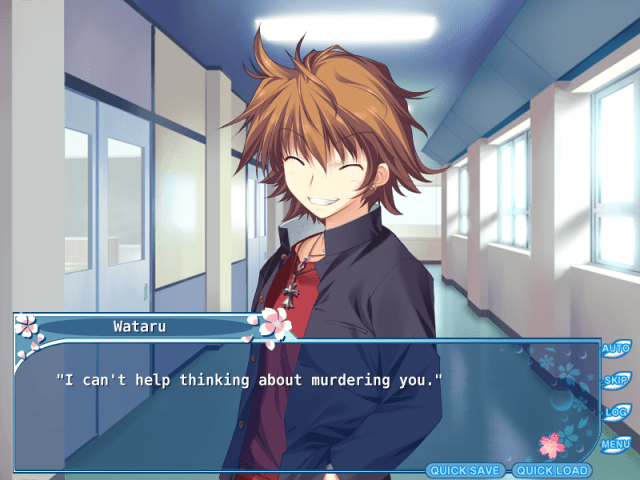The image size is (640, 480).
Task: Click QUICK LOAD
Action: coord(551,470)
